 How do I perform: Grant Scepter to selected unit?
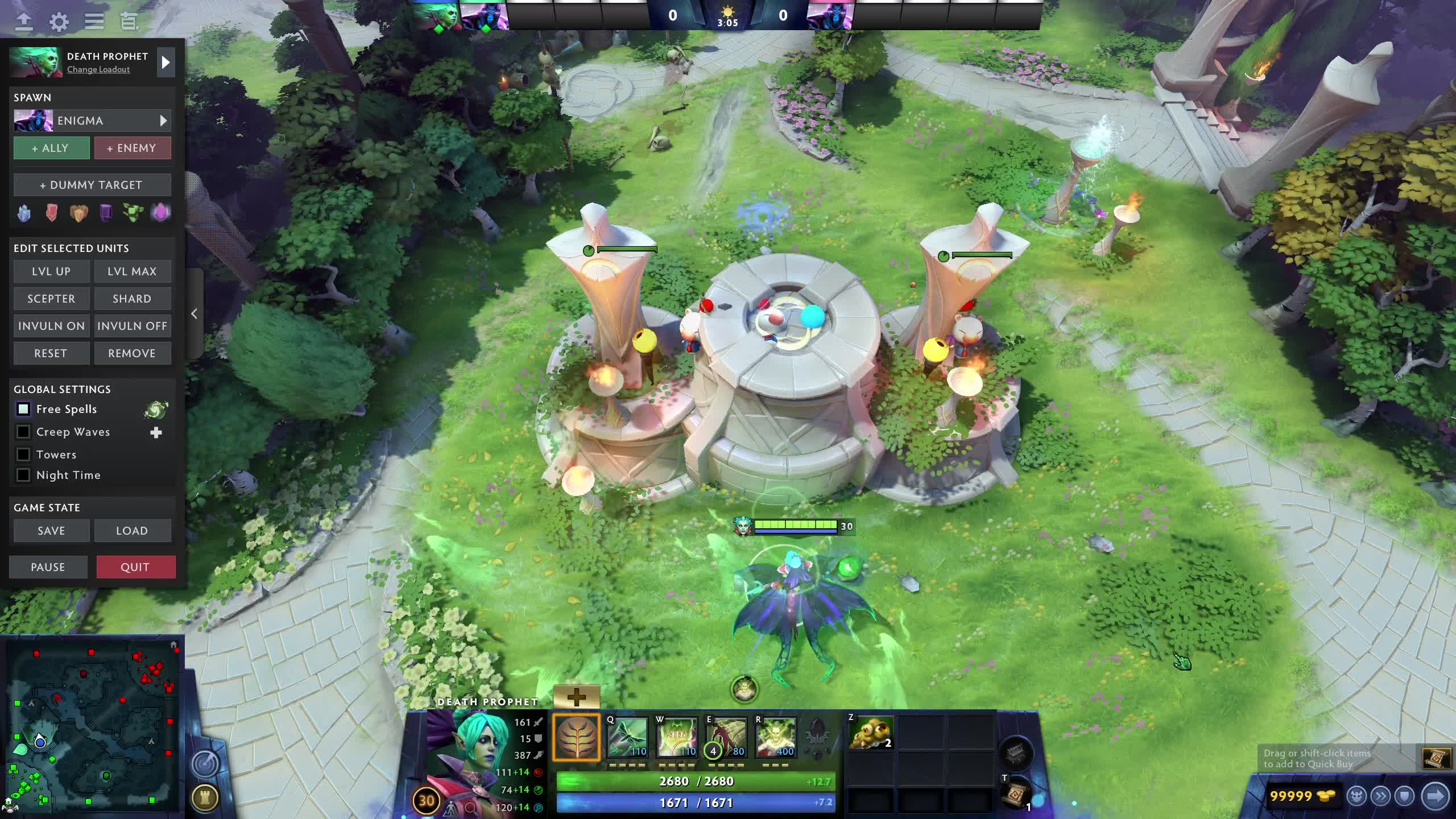coord(51,299)
